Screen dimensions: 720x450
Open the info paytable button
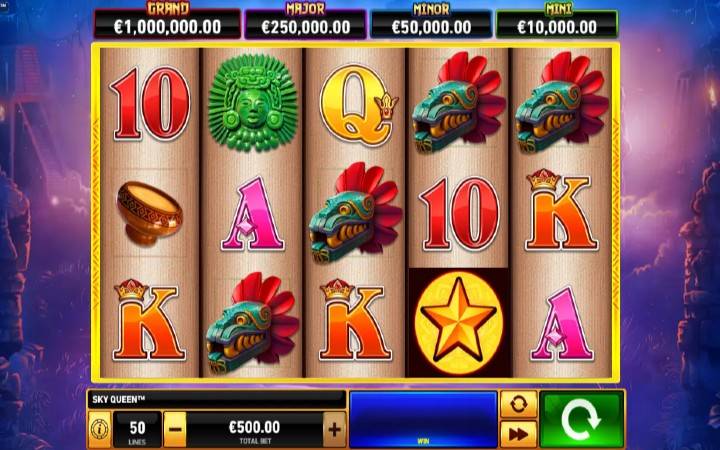[x=100, y=430]
